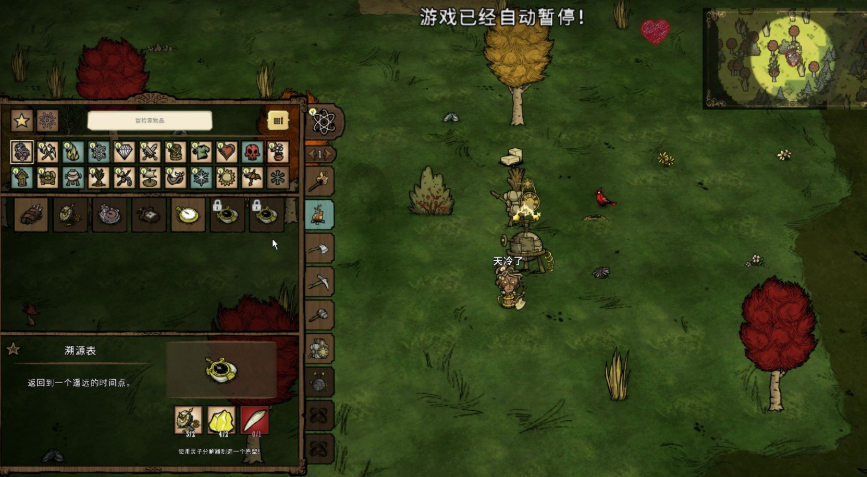This screenshot has height=477, width=867.
Task: Favorite the selected recipe with the star
Action: (14, 350)
